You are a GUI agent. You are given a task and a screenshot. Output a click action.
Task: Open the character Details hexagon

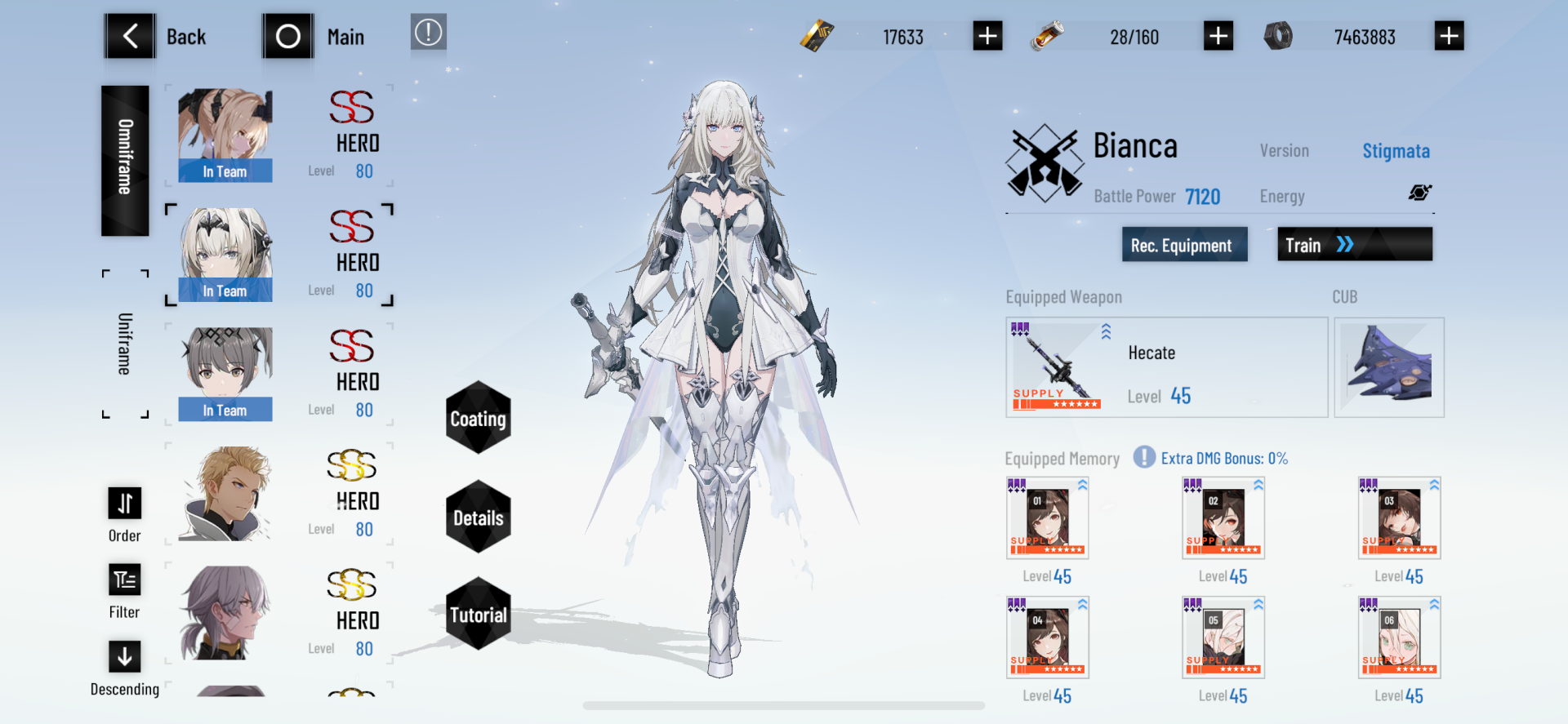tap(477, 516)
